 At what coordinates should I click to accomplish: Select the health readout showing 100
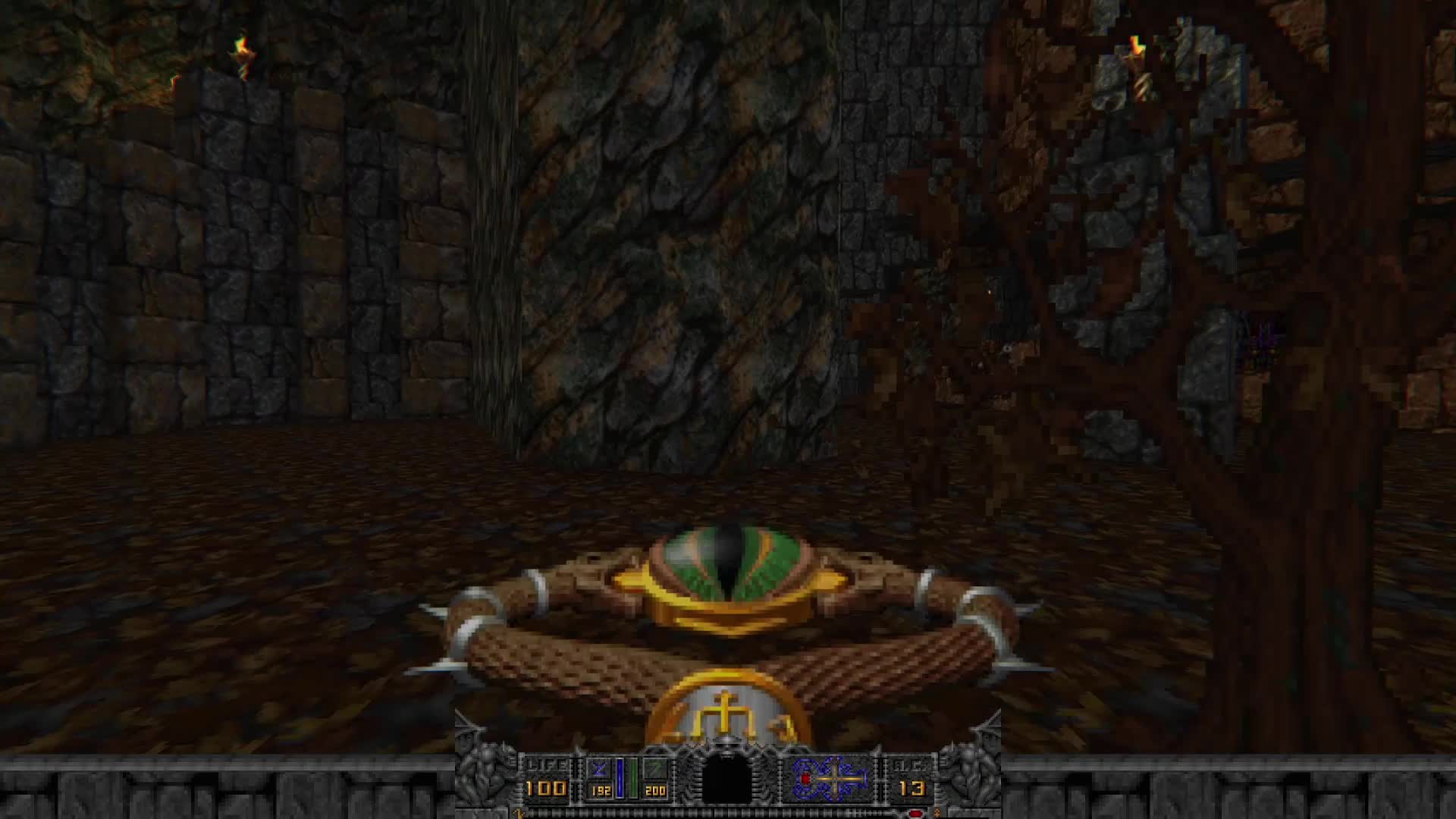click(546, 788)
